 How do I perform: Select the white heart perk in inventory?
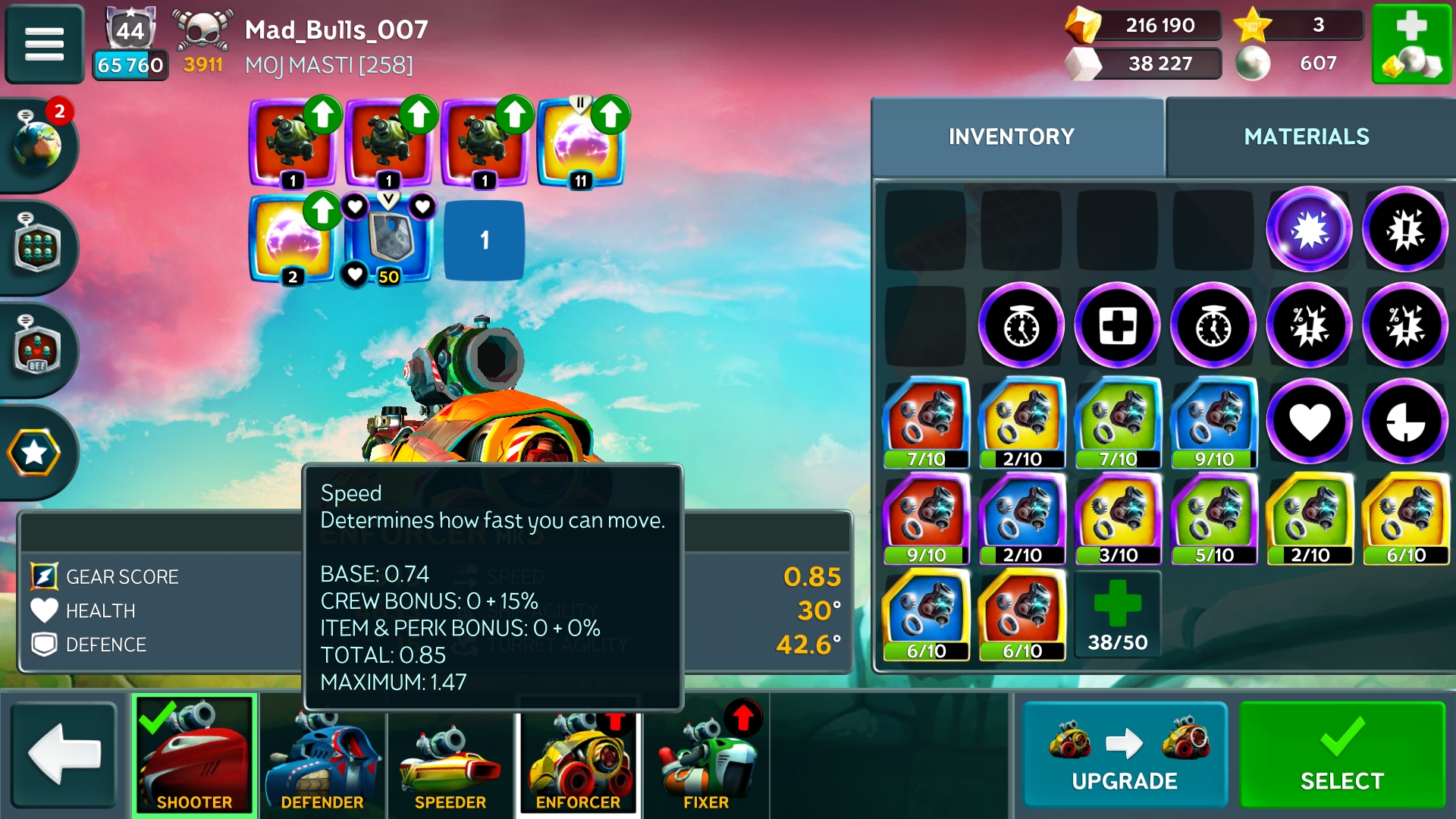tap(1309, 422)
